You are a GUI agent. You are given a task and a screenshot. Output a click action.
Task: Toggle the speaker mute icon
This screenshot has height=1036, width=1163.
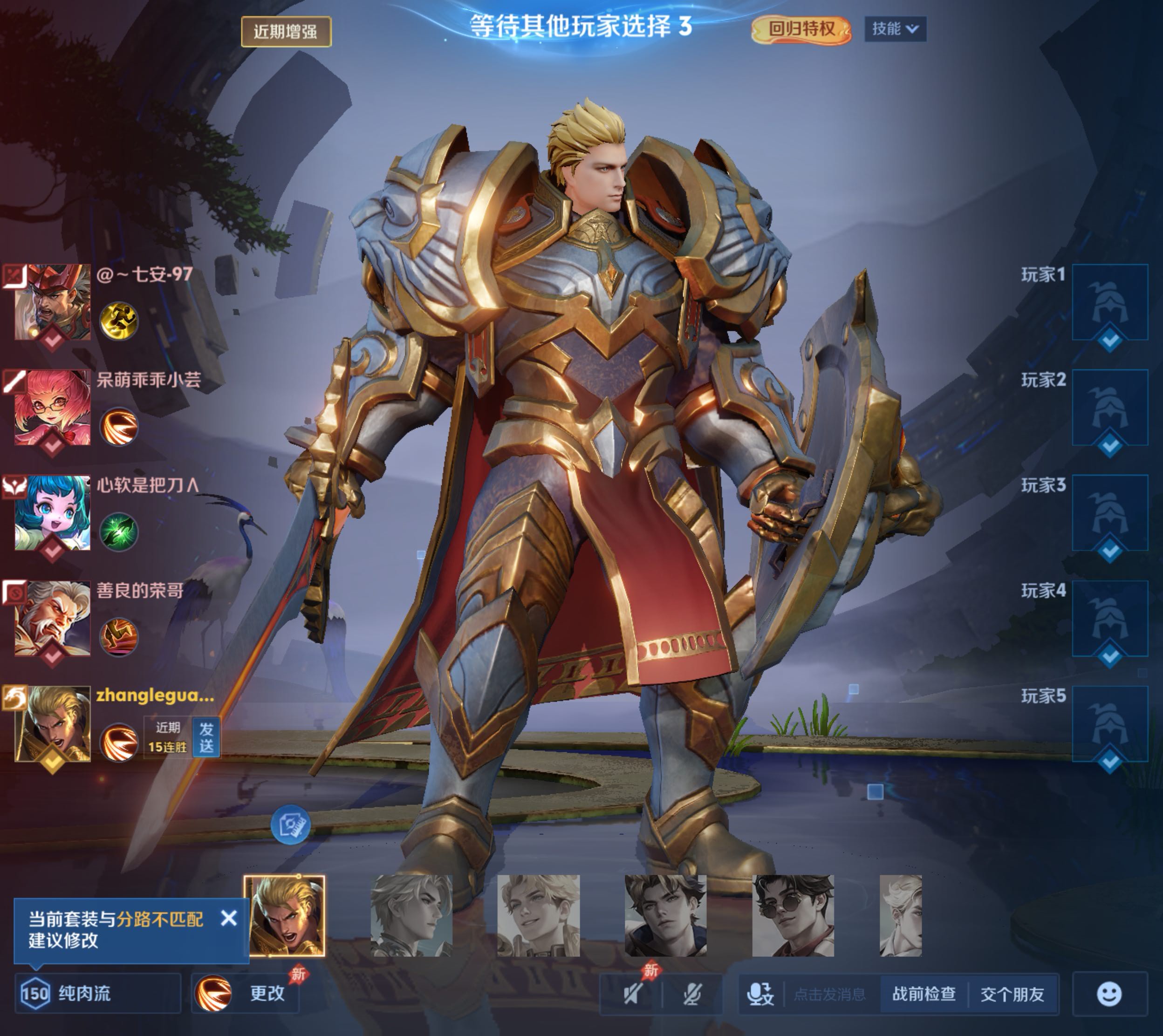(x=633, y=994)
